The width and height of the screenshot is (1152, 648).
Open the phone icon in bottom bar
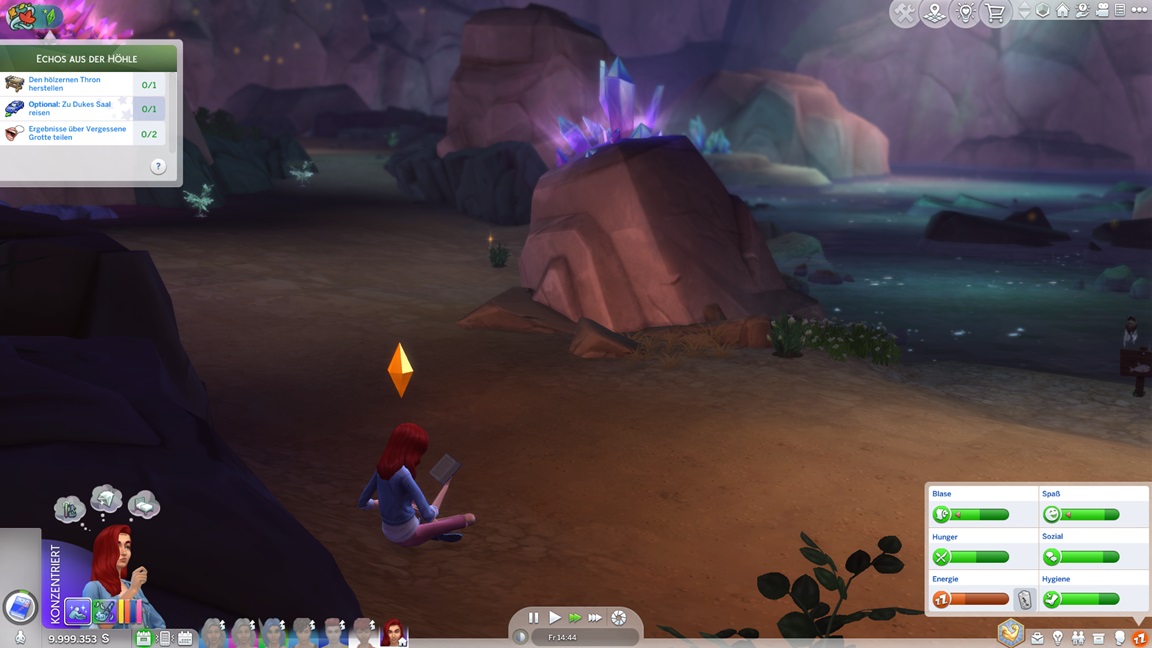coord(164,638)
